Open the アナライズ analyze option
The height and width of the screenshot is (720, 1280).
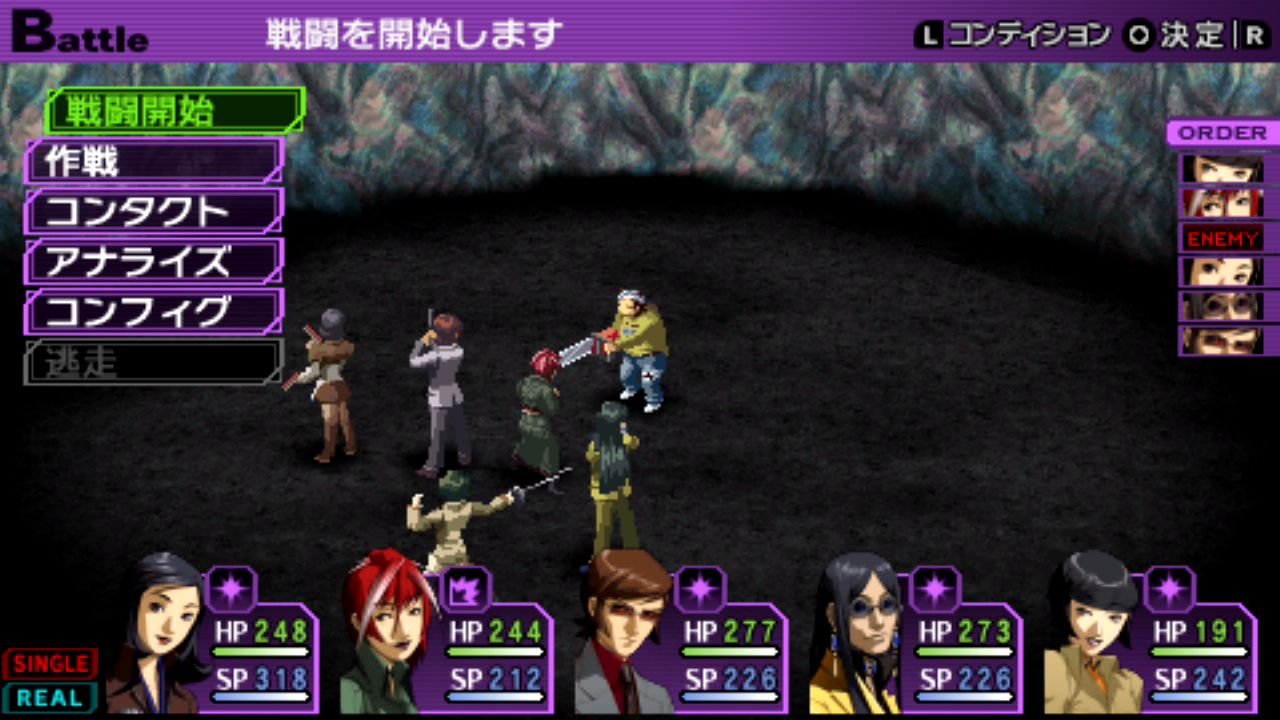coord(154,261)
